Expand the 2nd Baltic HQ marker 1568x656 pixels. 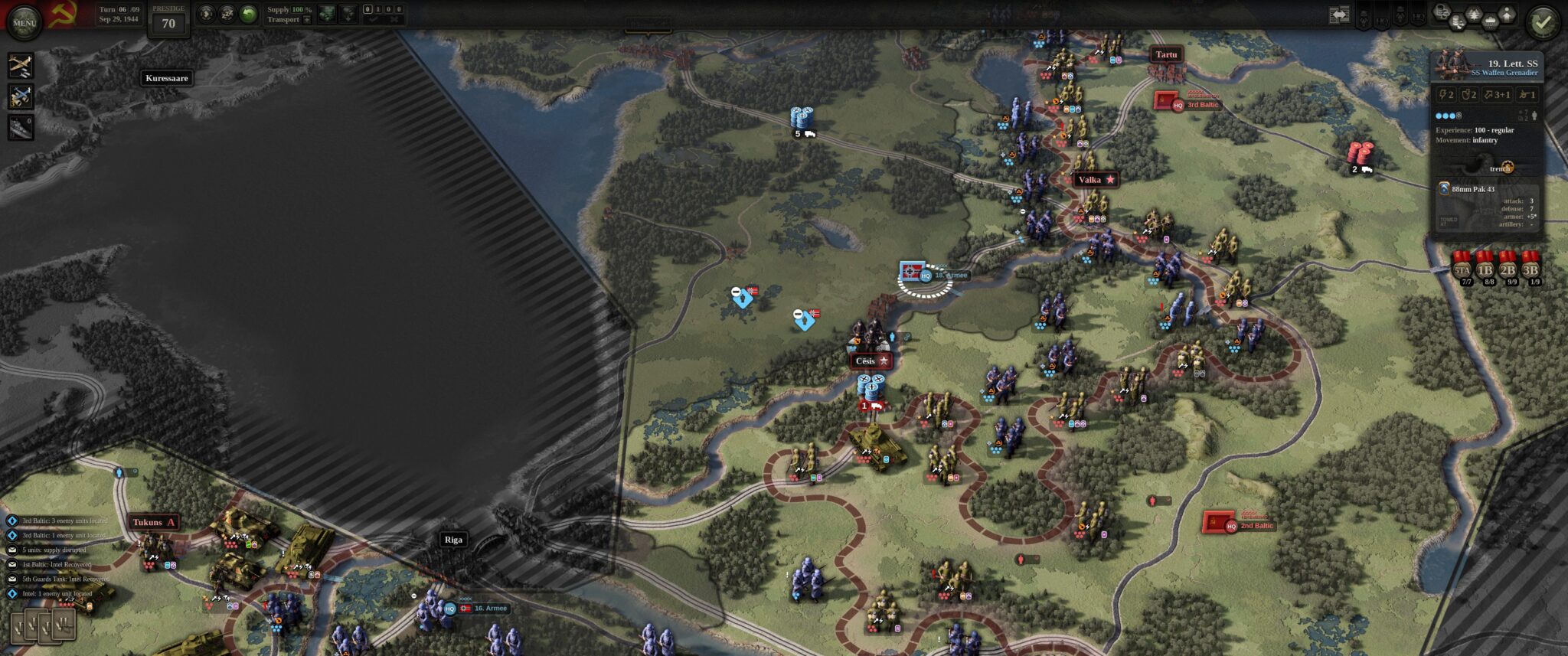point(1233,527)
